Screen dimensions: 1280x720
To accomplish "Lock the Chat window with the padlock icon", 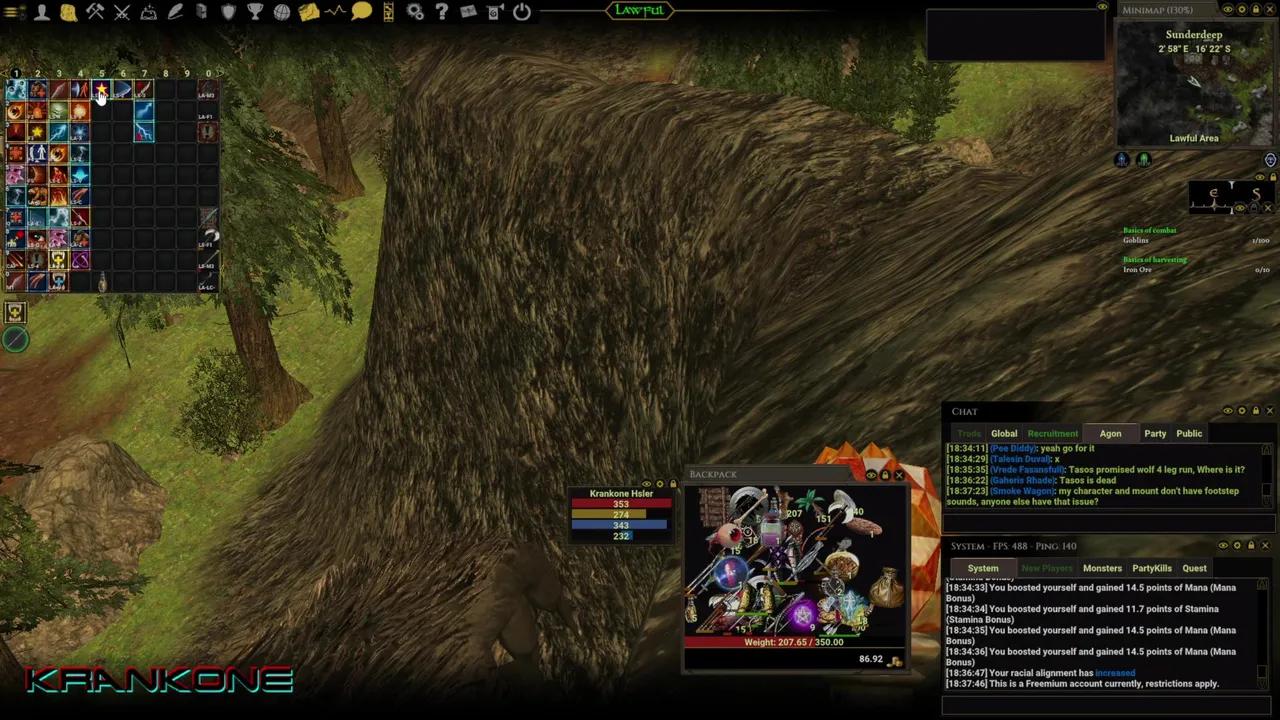I will tap(1255, 410).
